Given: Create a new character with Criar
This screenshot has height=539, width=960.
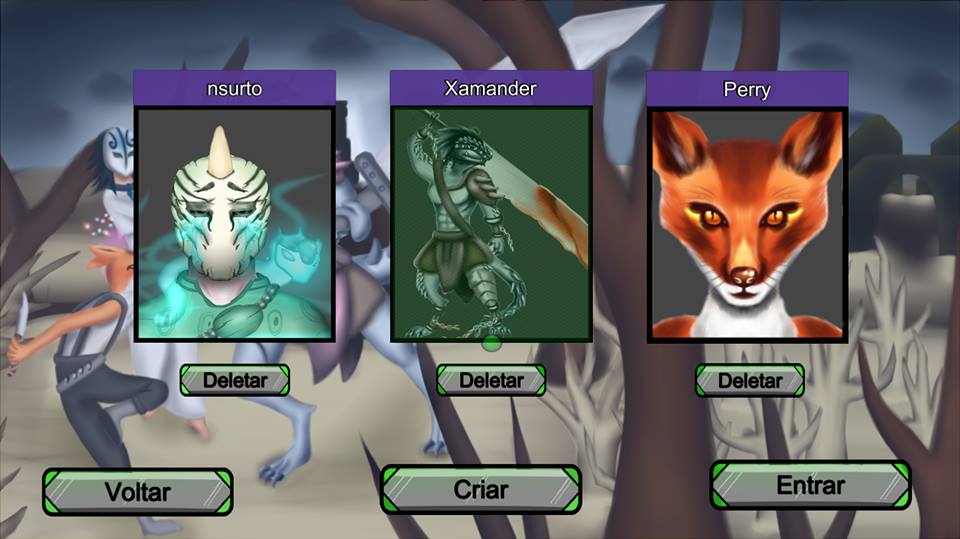Looking at the screenshot, I should [481, 490].
